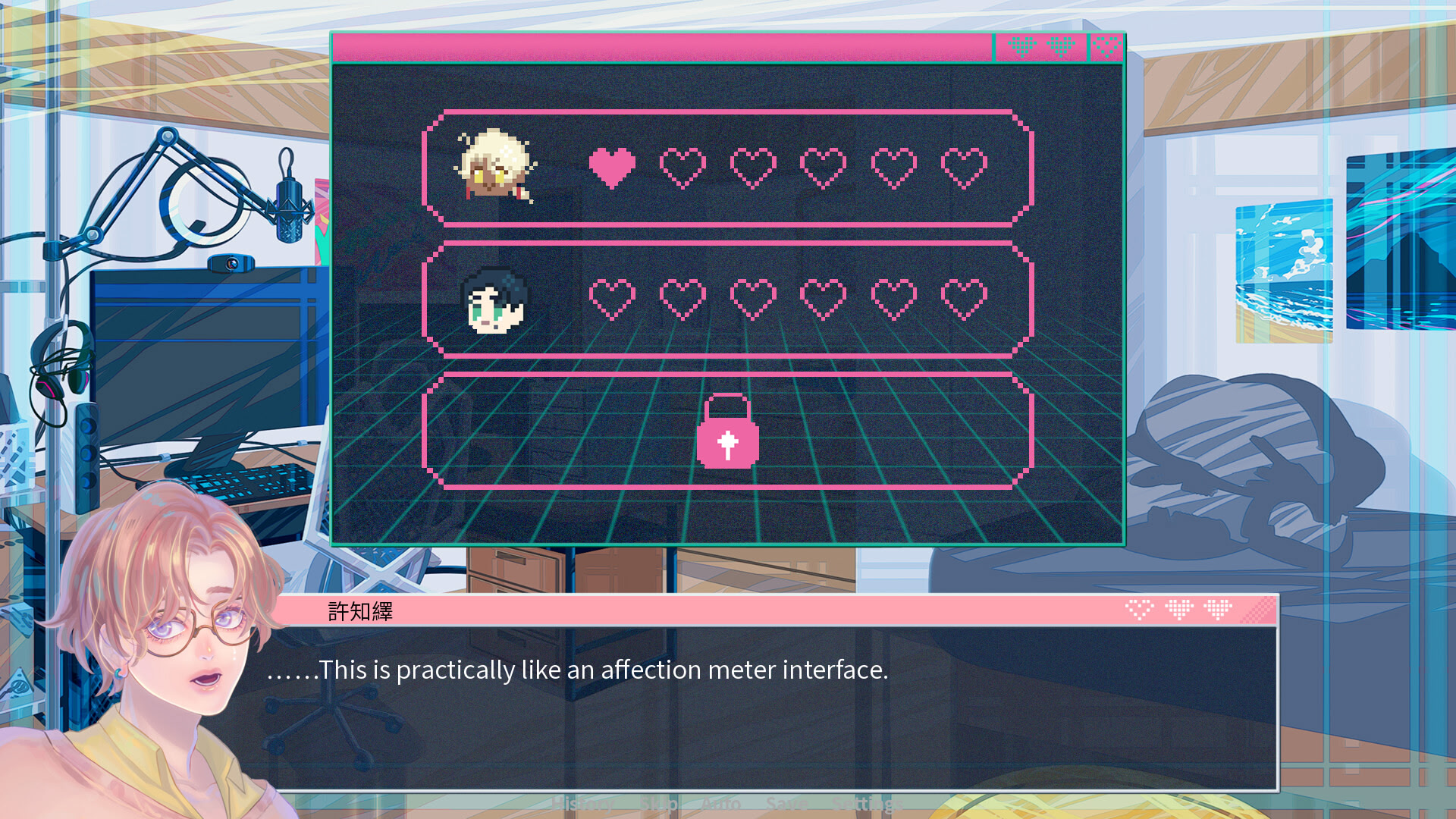Click the filled heart on the affection meter window titlebar

[x=1022, y=47]
